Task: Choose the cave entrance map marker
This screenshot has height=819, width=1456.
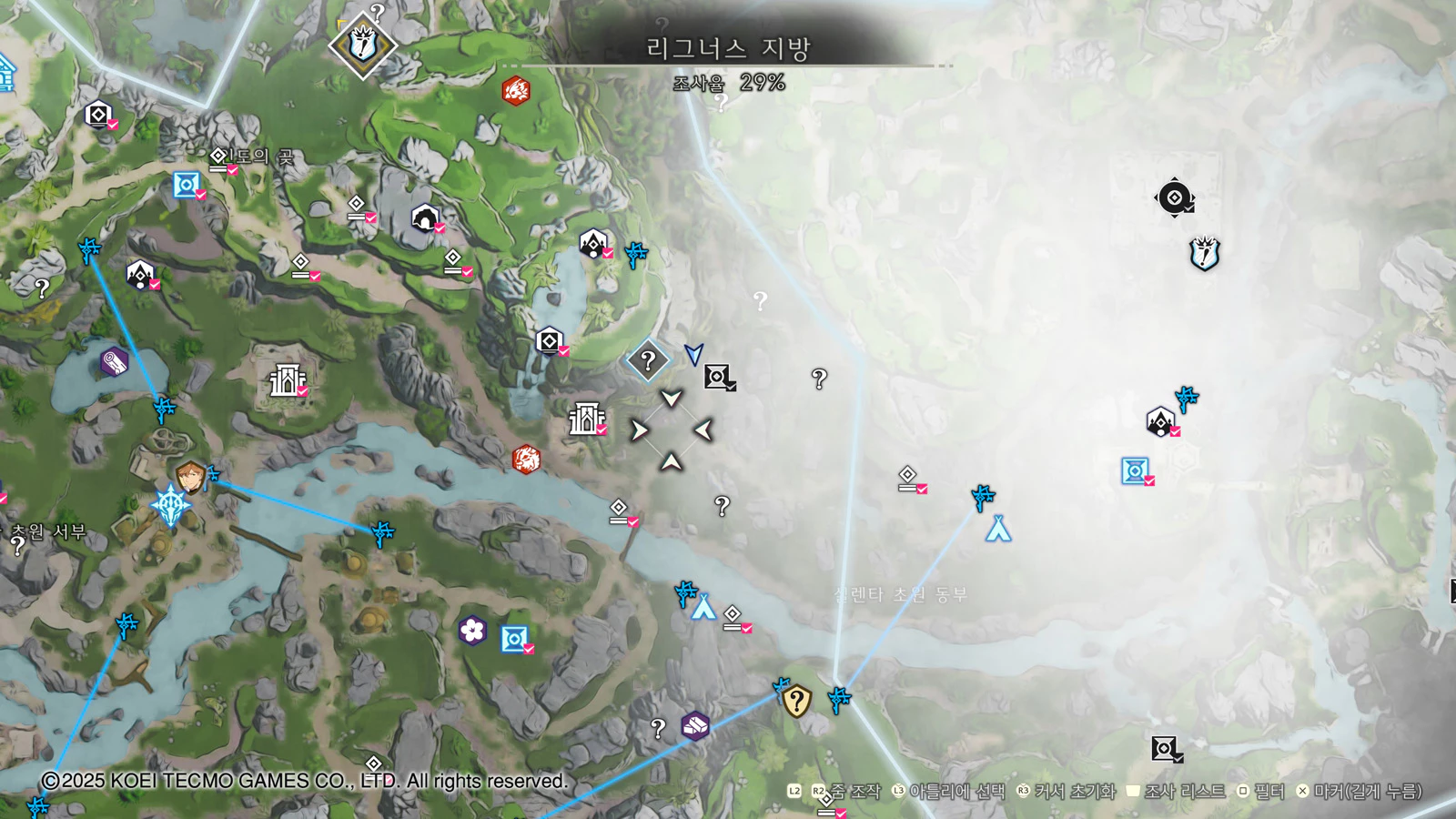Action: [x=425, y=219]
